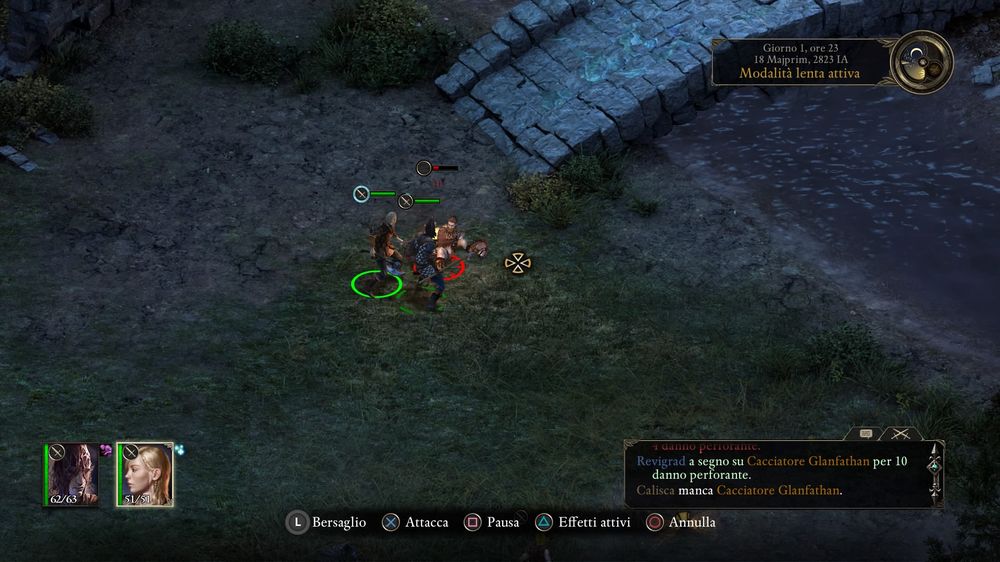Select the blonde elf character portrait
This screenshot has width=1000, height=562.
(x=145, y=474)
